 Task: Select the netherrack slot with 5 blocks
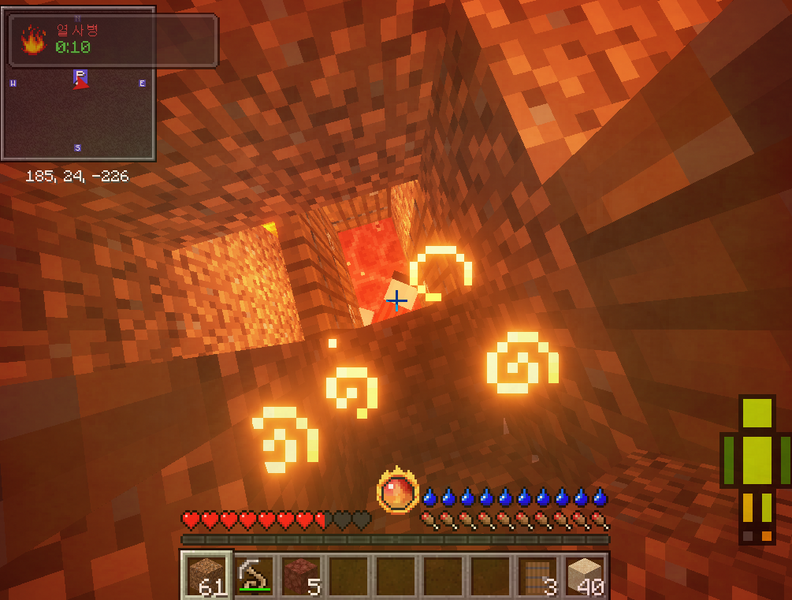(x=301, y=576)
